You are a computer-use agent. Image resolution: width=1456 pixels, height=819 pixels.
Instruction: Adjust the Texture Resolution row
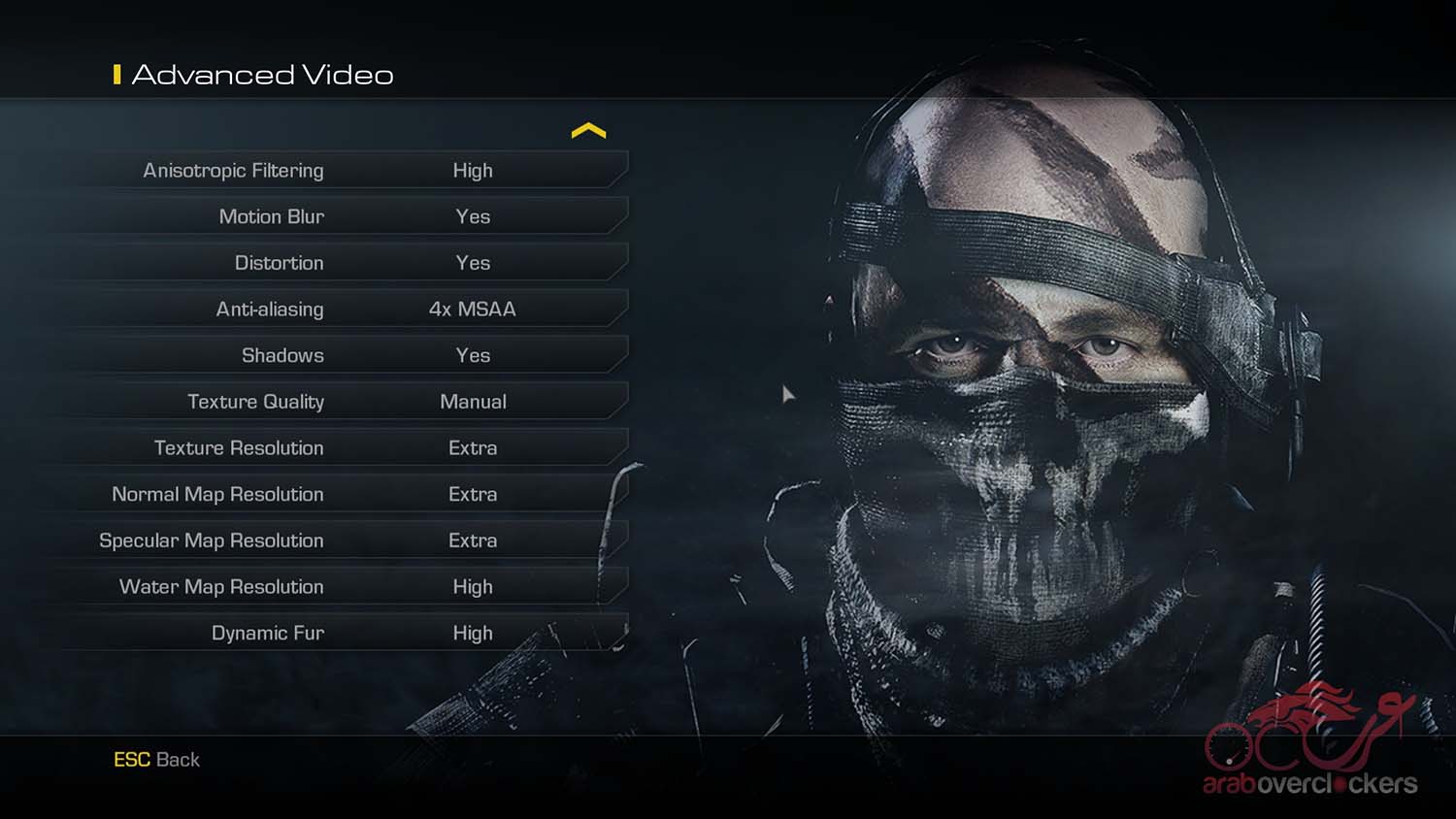(473, 448)
